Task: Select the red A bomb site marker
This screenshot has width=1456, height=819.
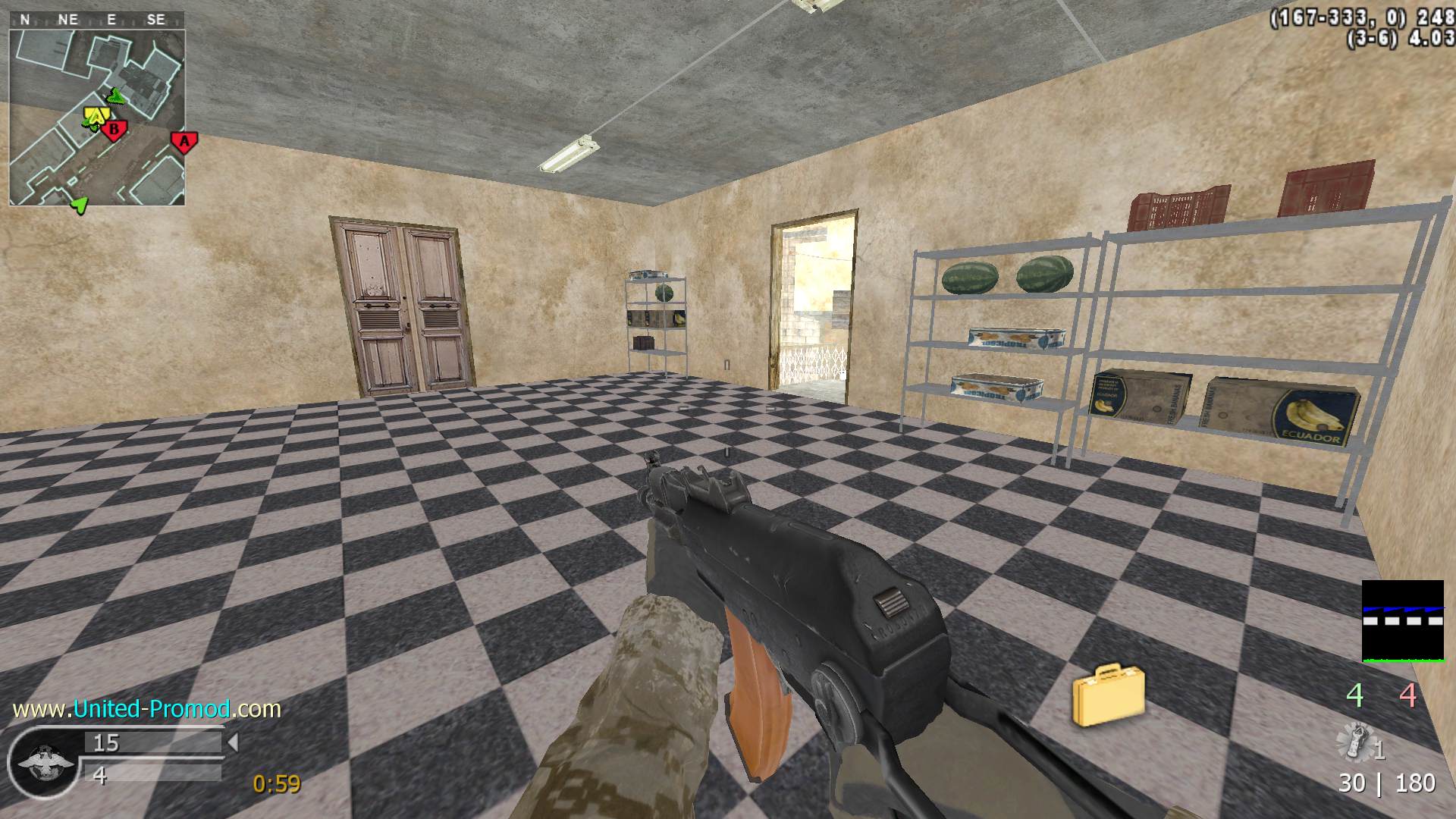Action: coord(184,141)
